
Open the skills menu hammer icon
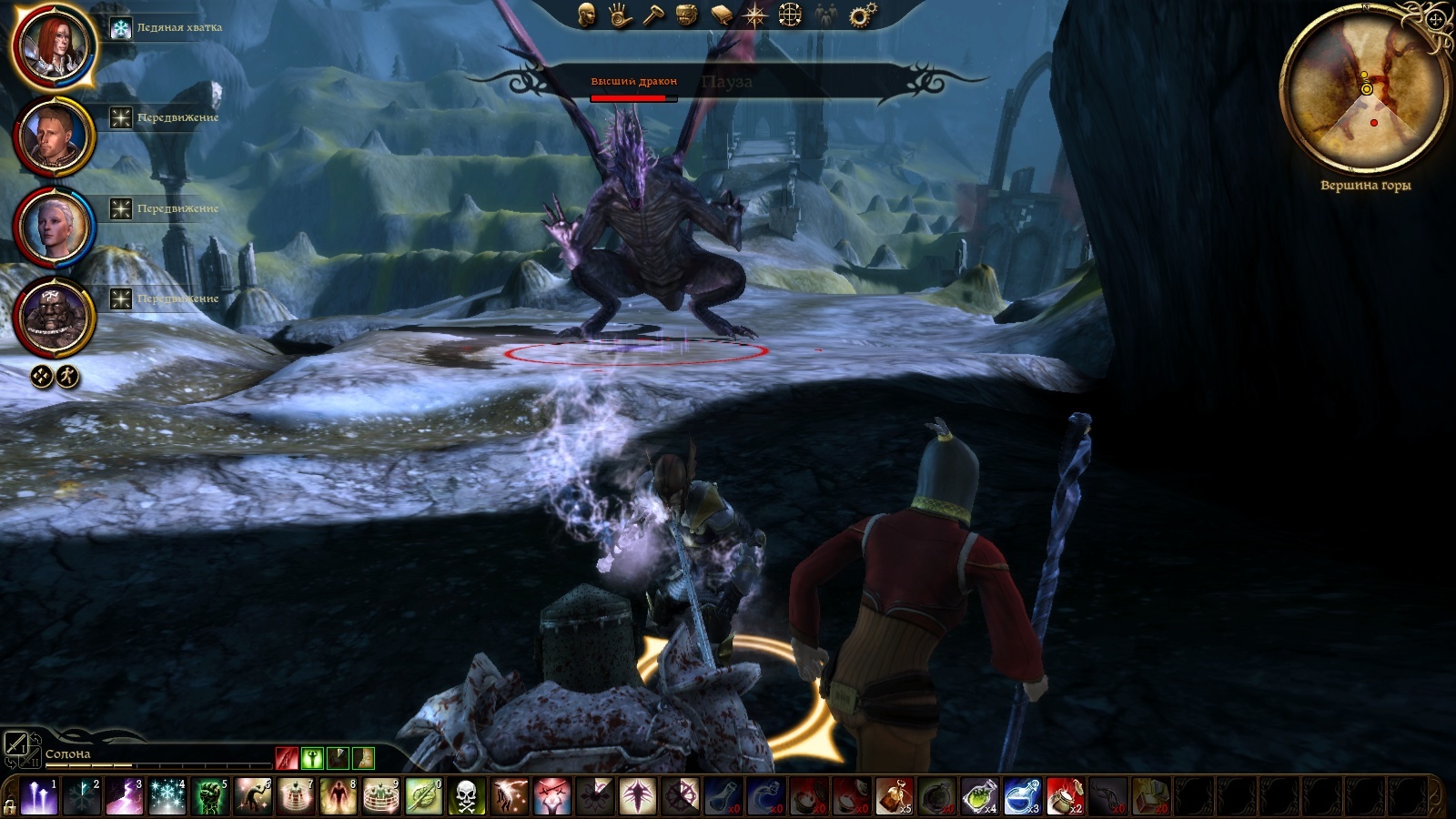(x=653, y=15)
